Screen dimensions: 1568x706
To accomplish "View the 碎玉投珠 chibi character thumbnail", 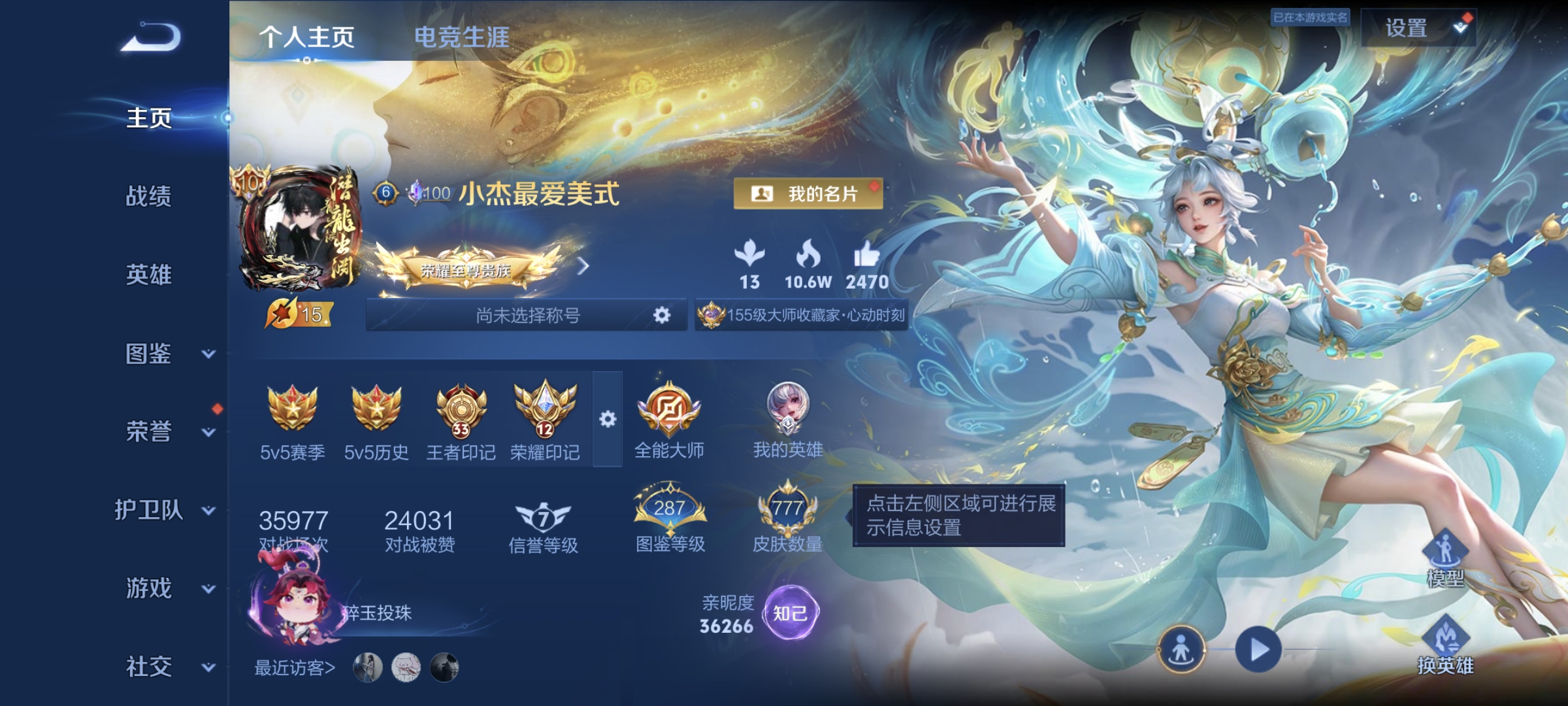I will pyautogui.click(x=297, y=608).
